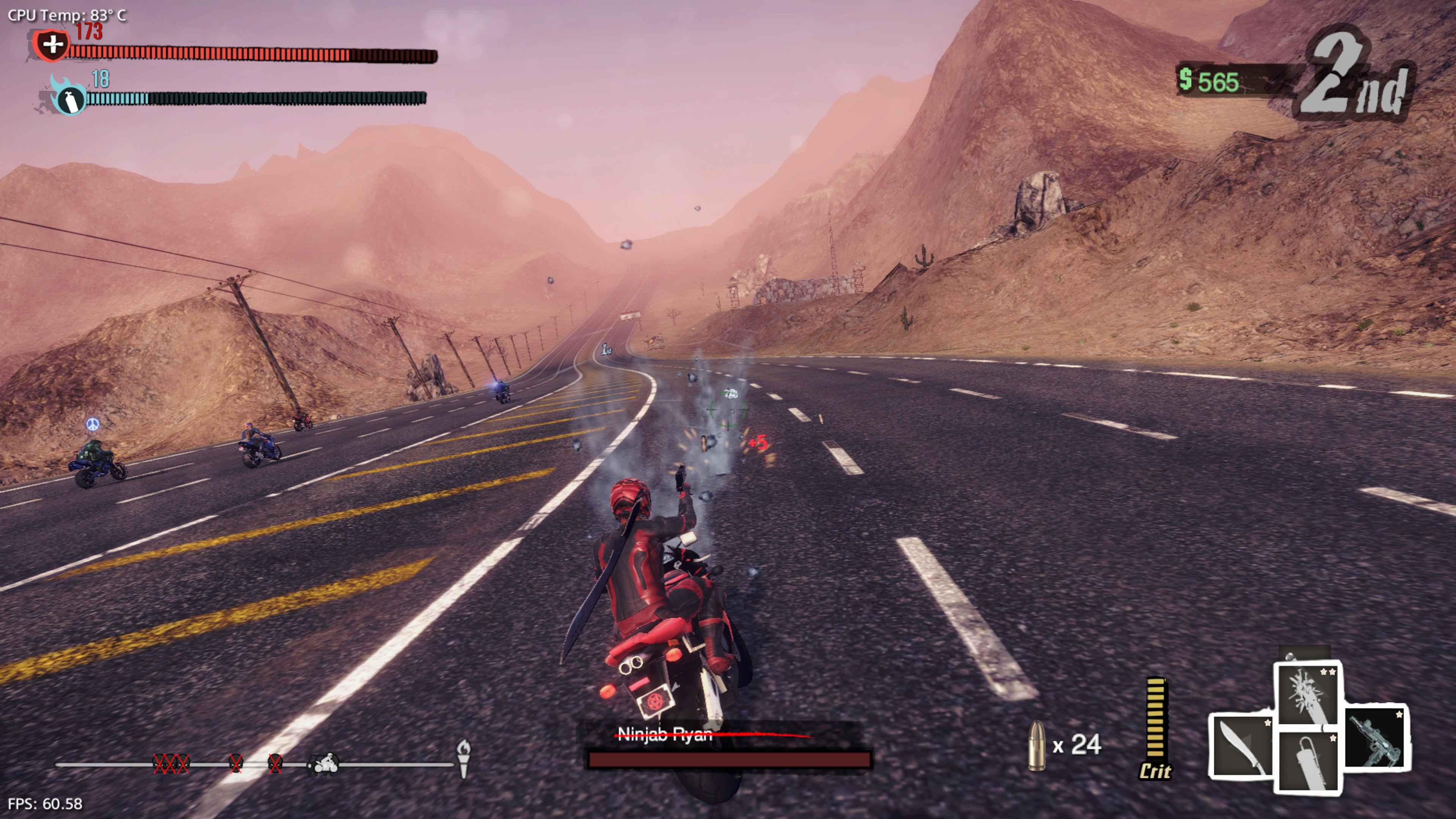Click the white motorcycle progress marker
This screenshot has height=819, width=1456.
[324, 764]
